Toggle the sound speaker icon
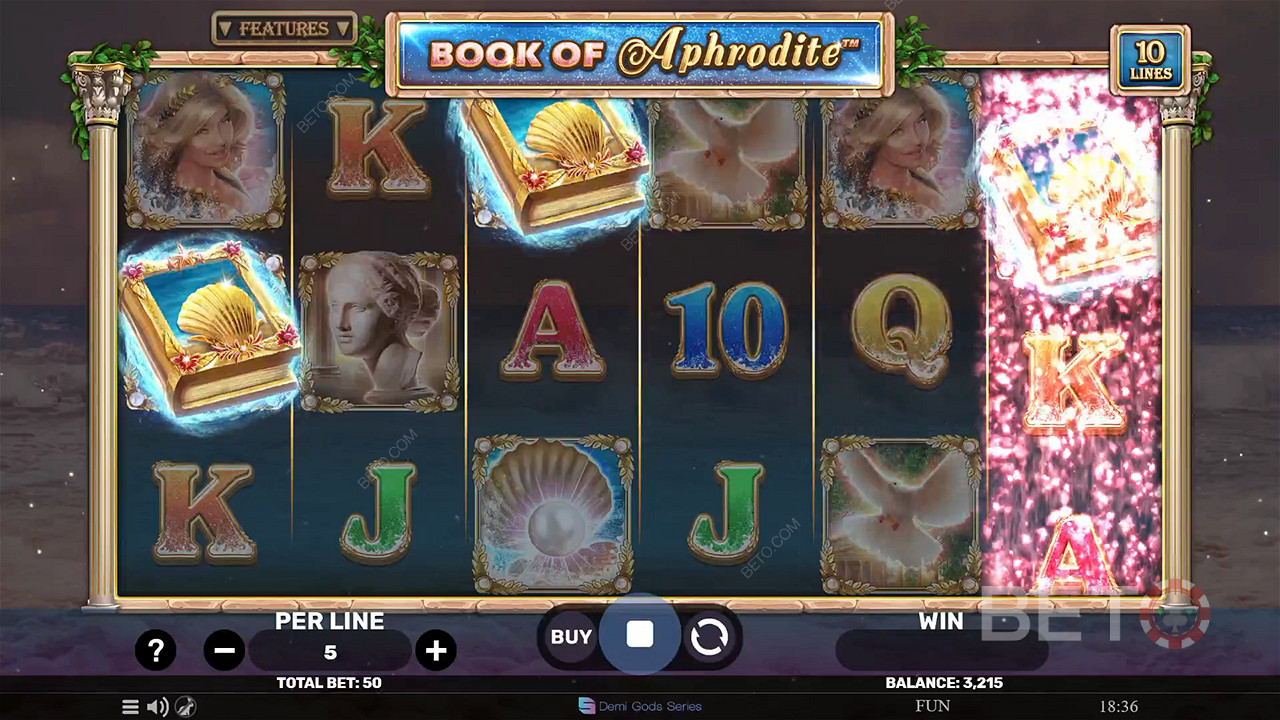Screen dimensions: 1280x720 157,707
